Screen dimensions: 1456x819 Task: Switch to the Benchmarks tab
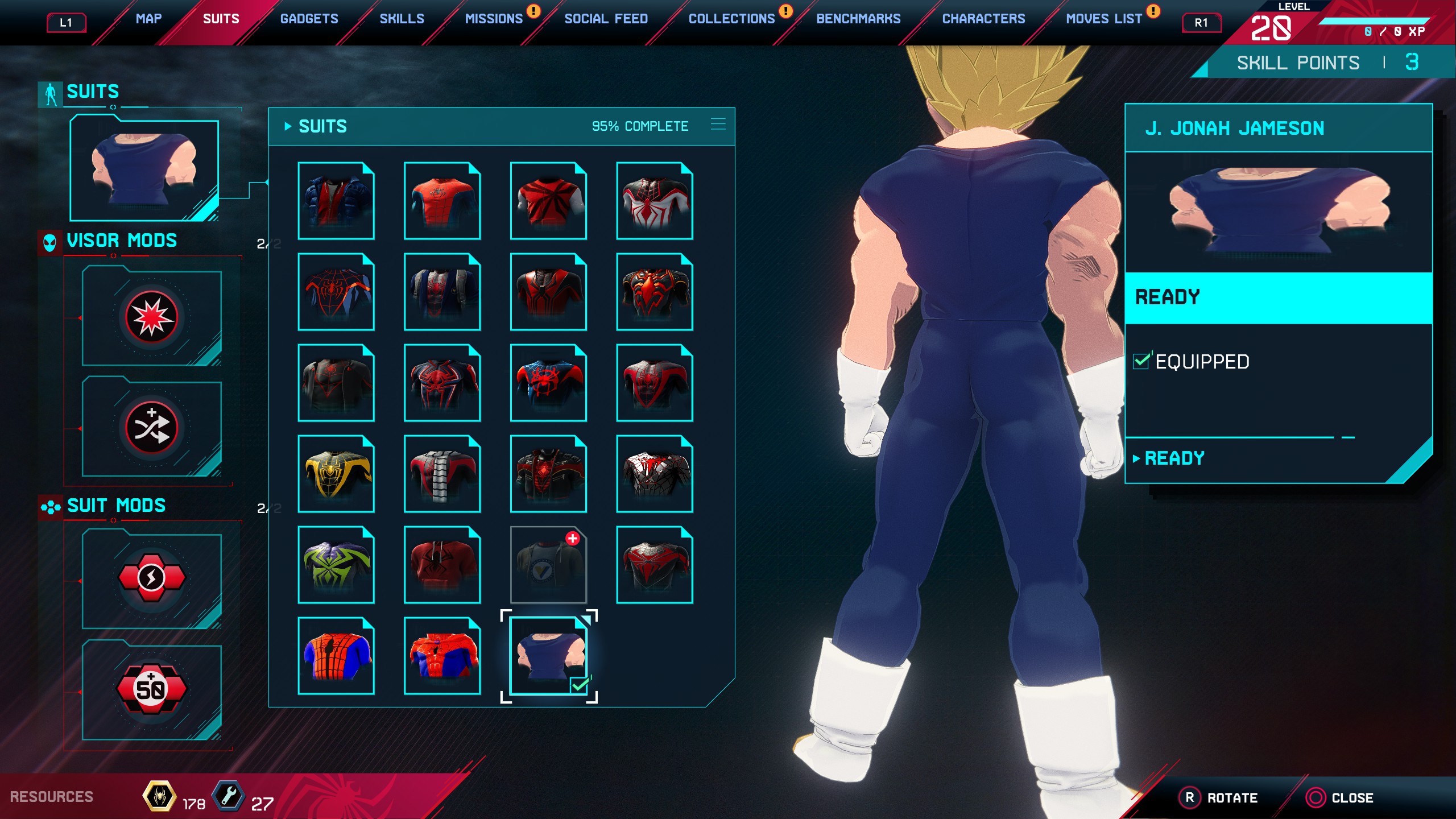[858, 19]
